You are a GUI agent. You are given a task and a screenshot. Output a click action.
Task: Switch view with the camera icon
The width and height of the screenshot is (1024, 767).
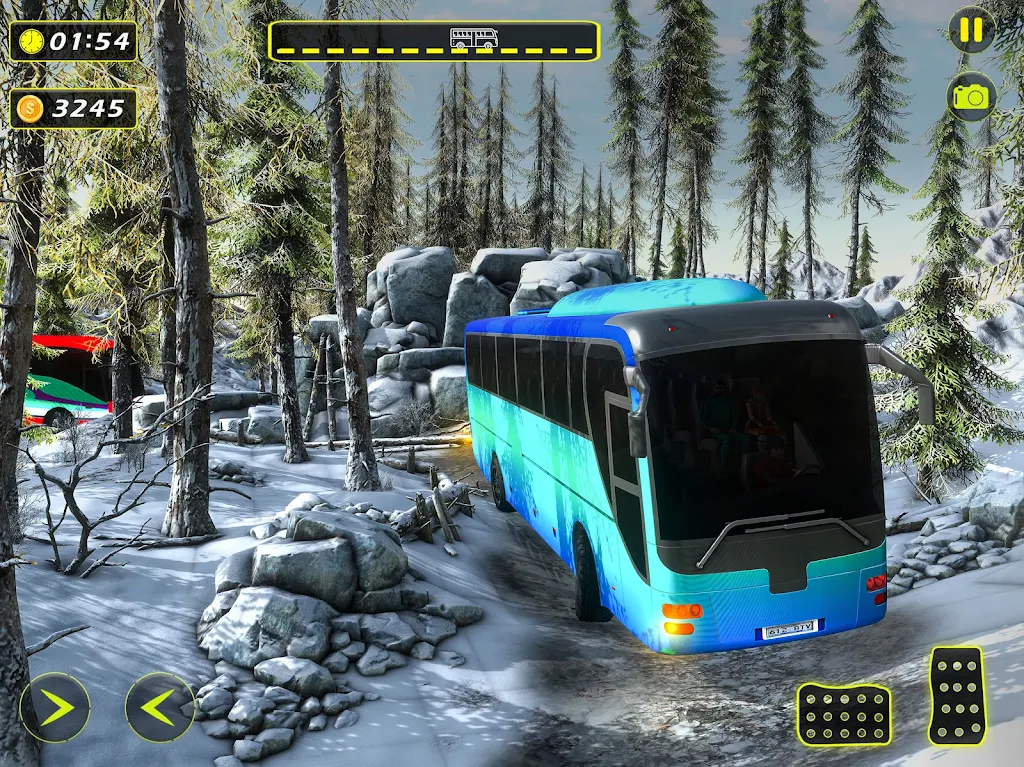[x=971, y=96]
